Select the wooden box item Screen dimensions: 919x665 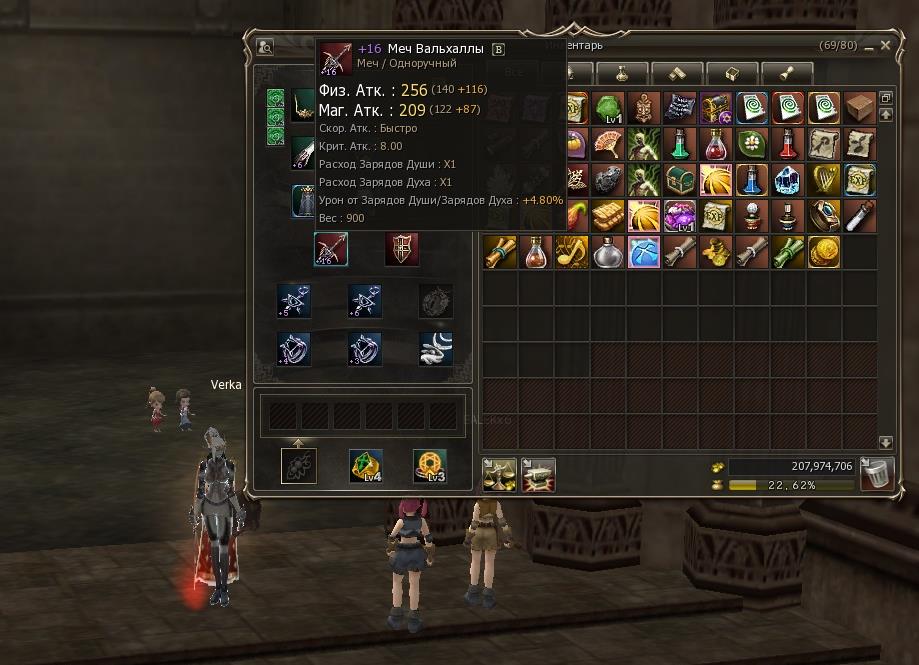coord(858,108)
